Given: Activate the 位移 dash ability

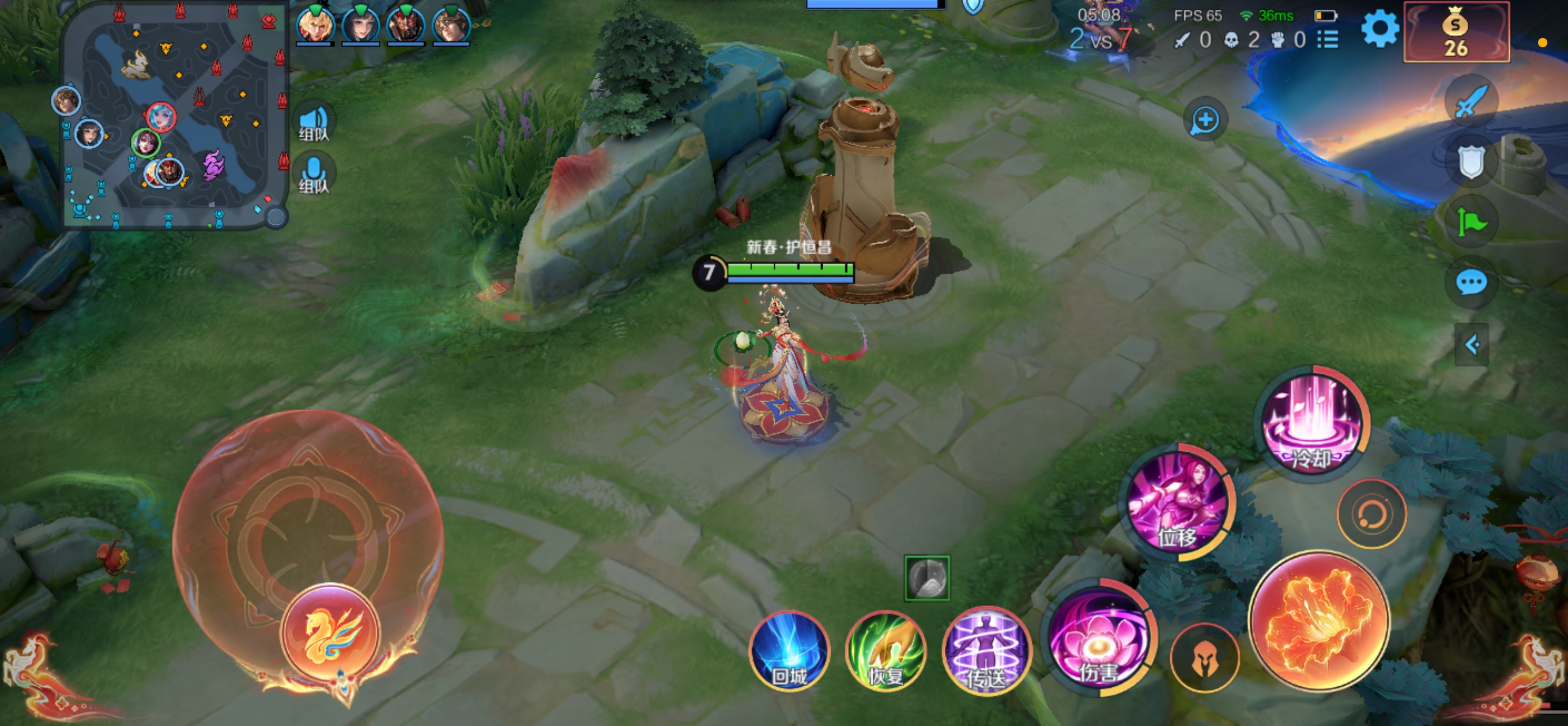Looking at the screenshot, I should coord(1178,502).
